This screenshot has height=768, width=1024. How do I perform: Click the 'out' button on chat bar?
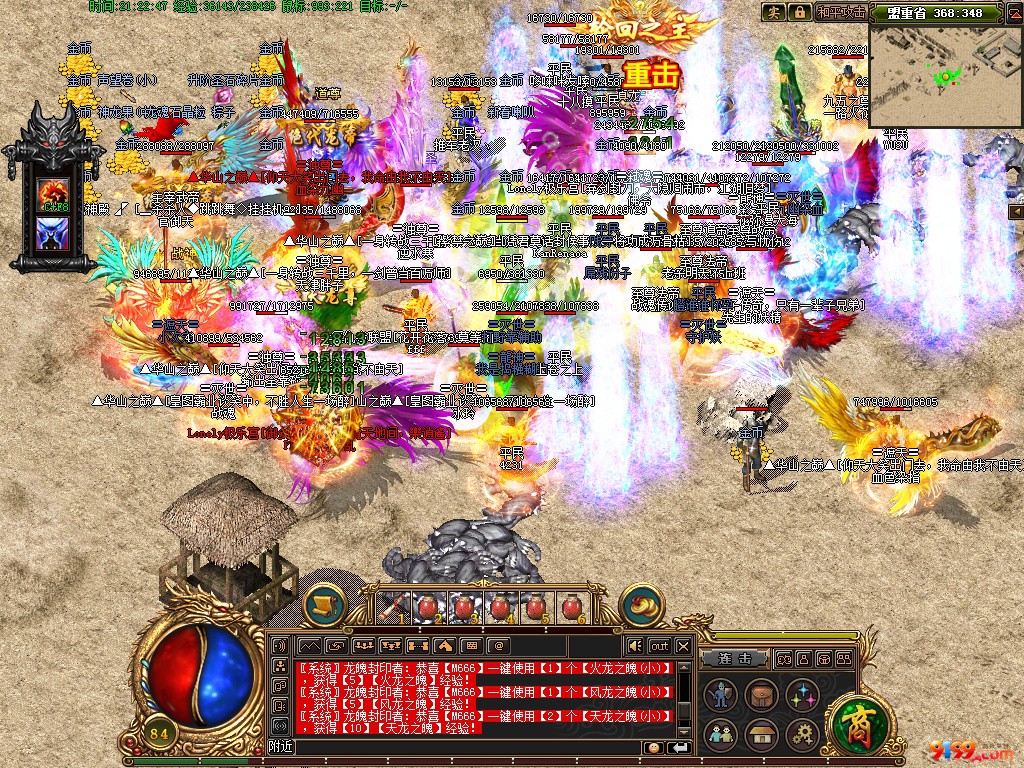pyautogui.click(x=659, y=646)
